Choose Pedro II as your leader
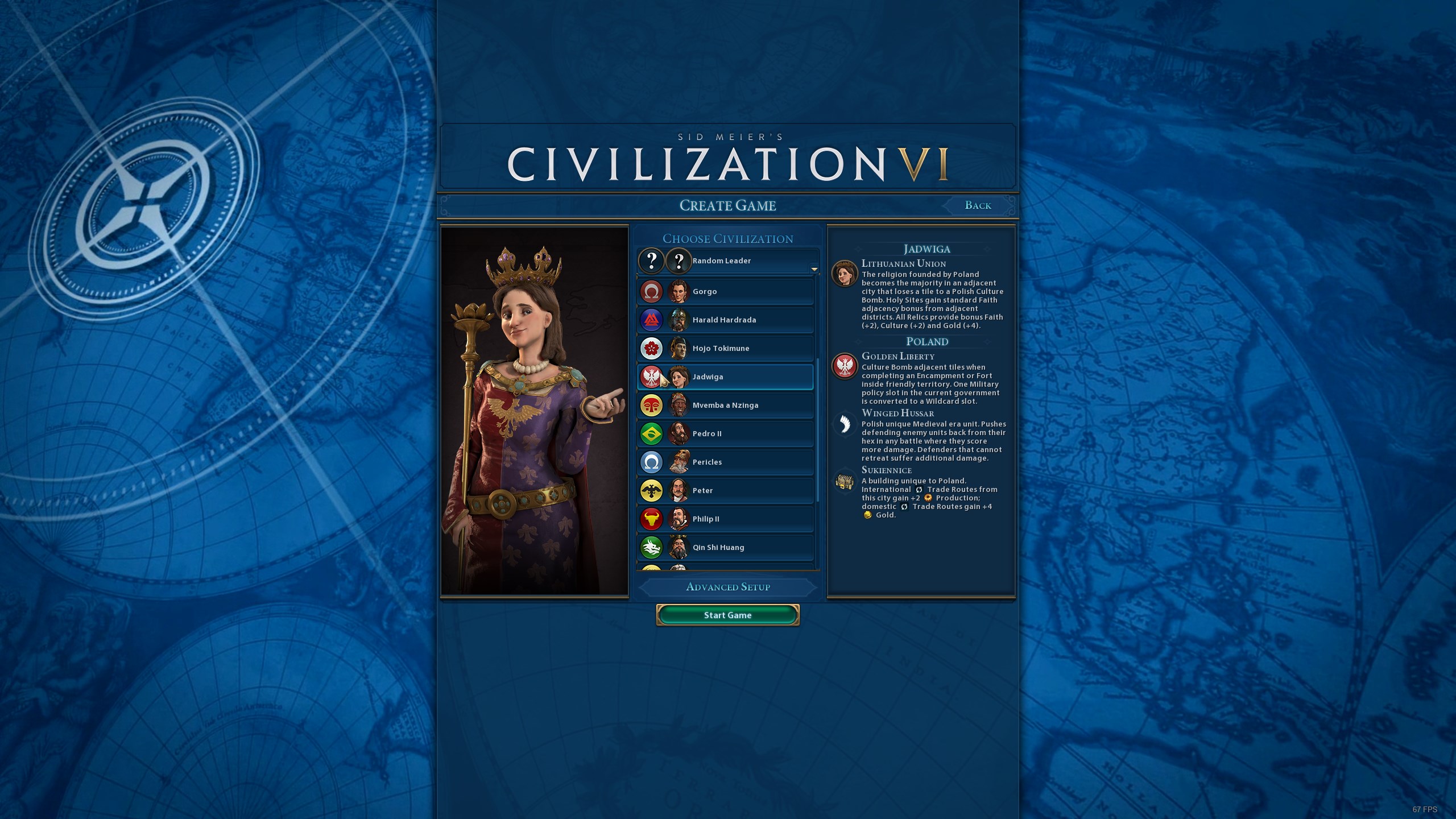 click(x=725, y=433)
